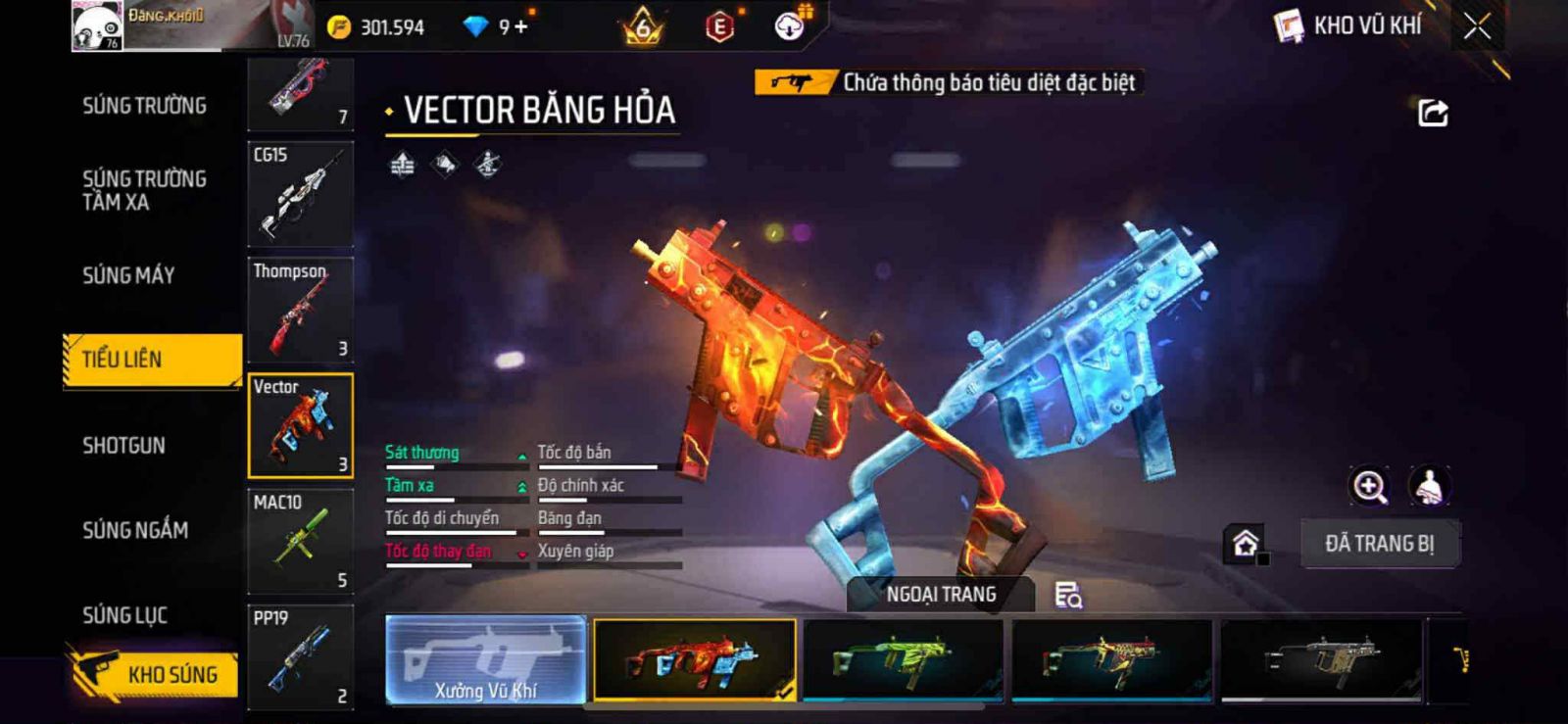The width and height of the screenshot is (1568, 724).
Task: Close the weapon vault screen
Action: 1477,26
